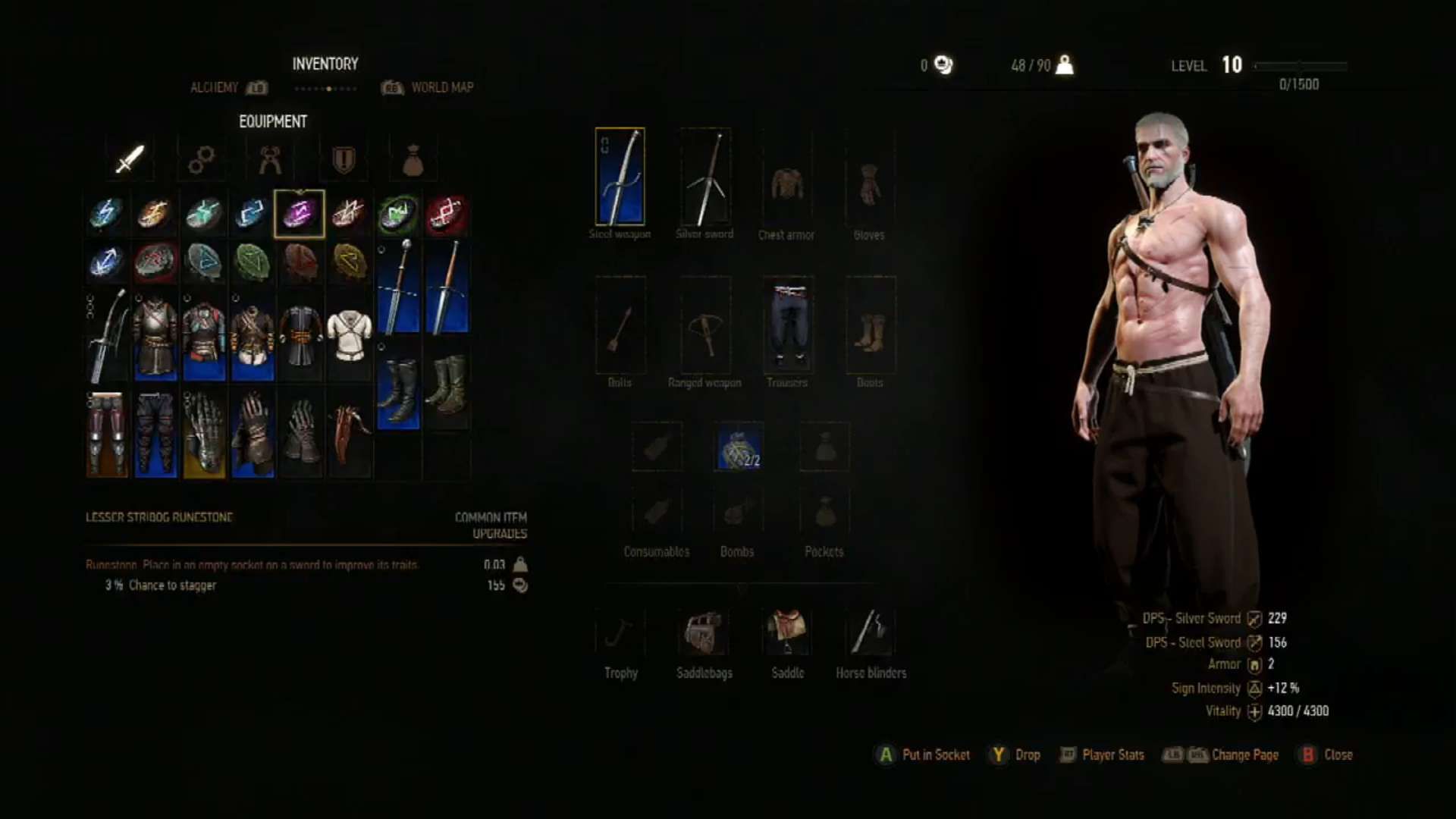The height and width of the screenshot is (819, 1456).
Task: Select the weapons filter sword icon
Action: [x=129, y=159]
